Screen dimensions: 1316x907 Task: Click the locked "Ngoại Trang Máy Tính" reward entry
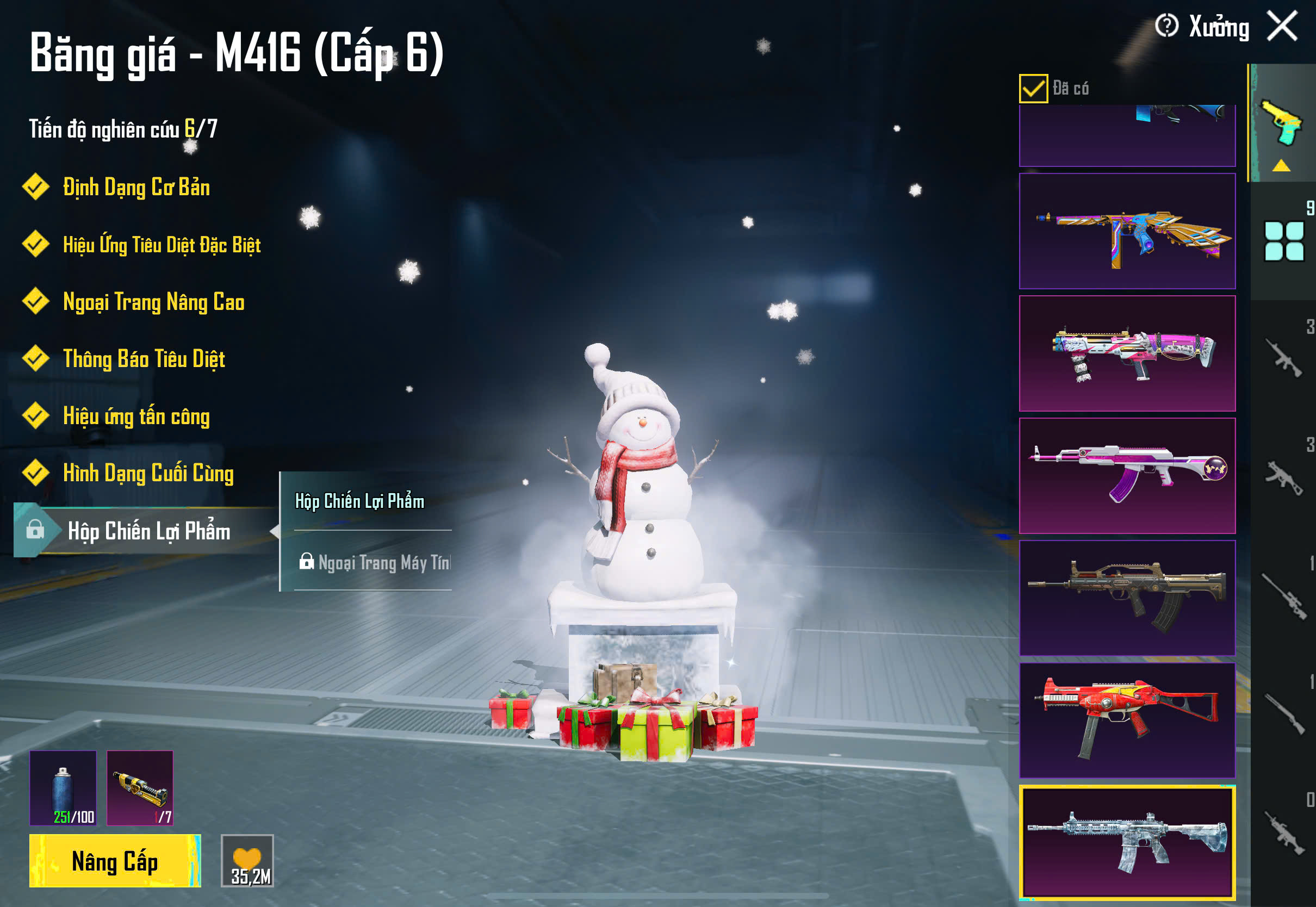point(375,563)
